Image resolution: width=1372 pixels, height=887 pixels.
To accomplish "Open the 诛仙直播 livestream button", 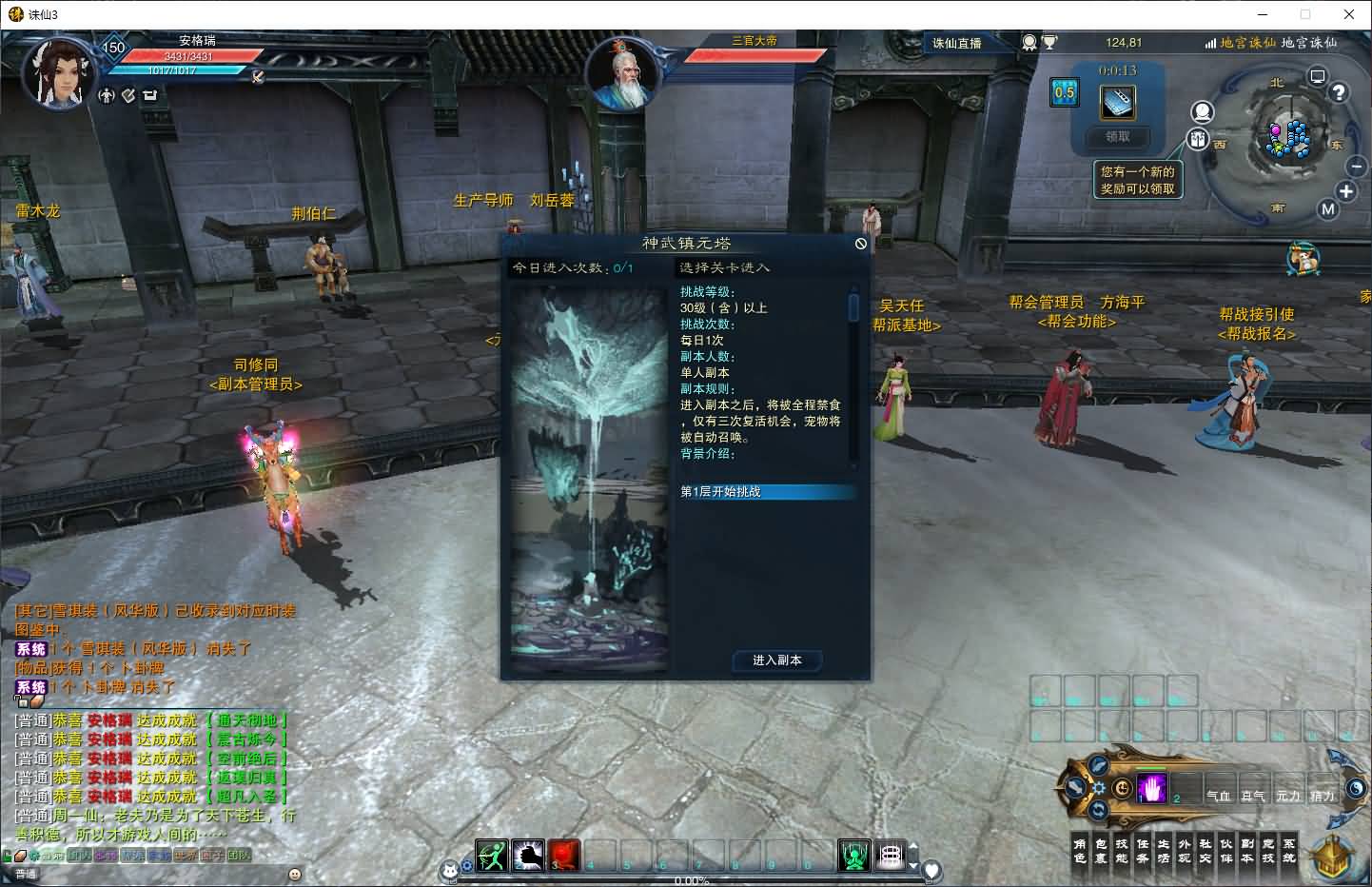I will [956, 43].
